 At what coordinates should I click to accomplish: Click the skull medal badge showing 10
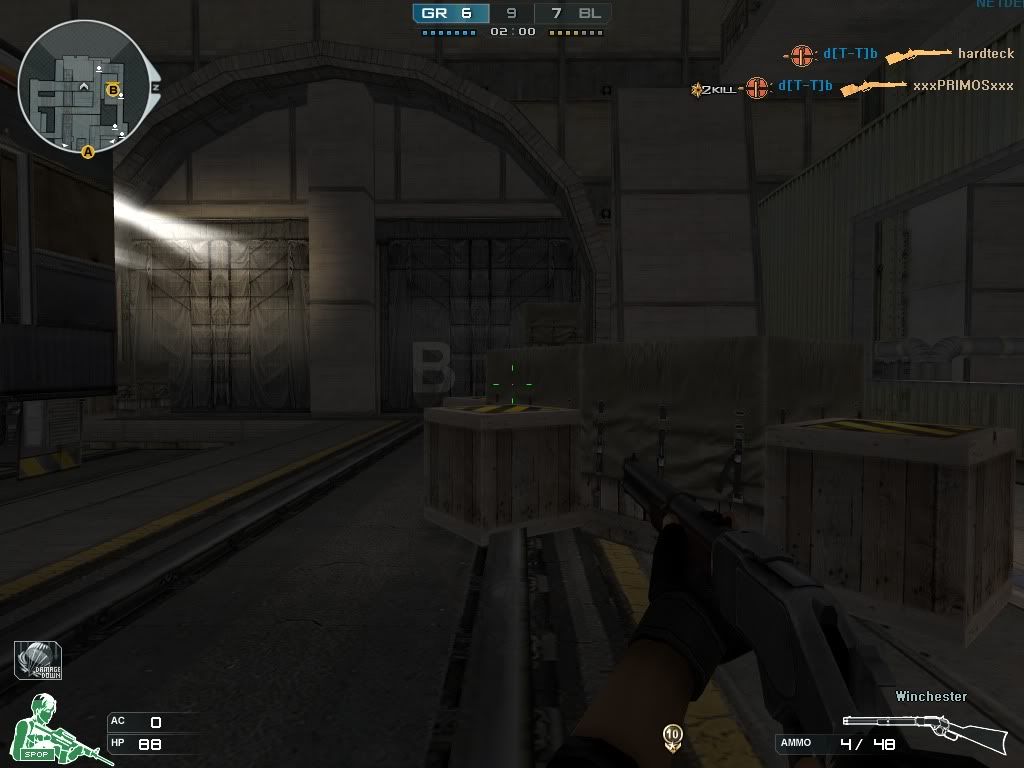tap(674, 738)
